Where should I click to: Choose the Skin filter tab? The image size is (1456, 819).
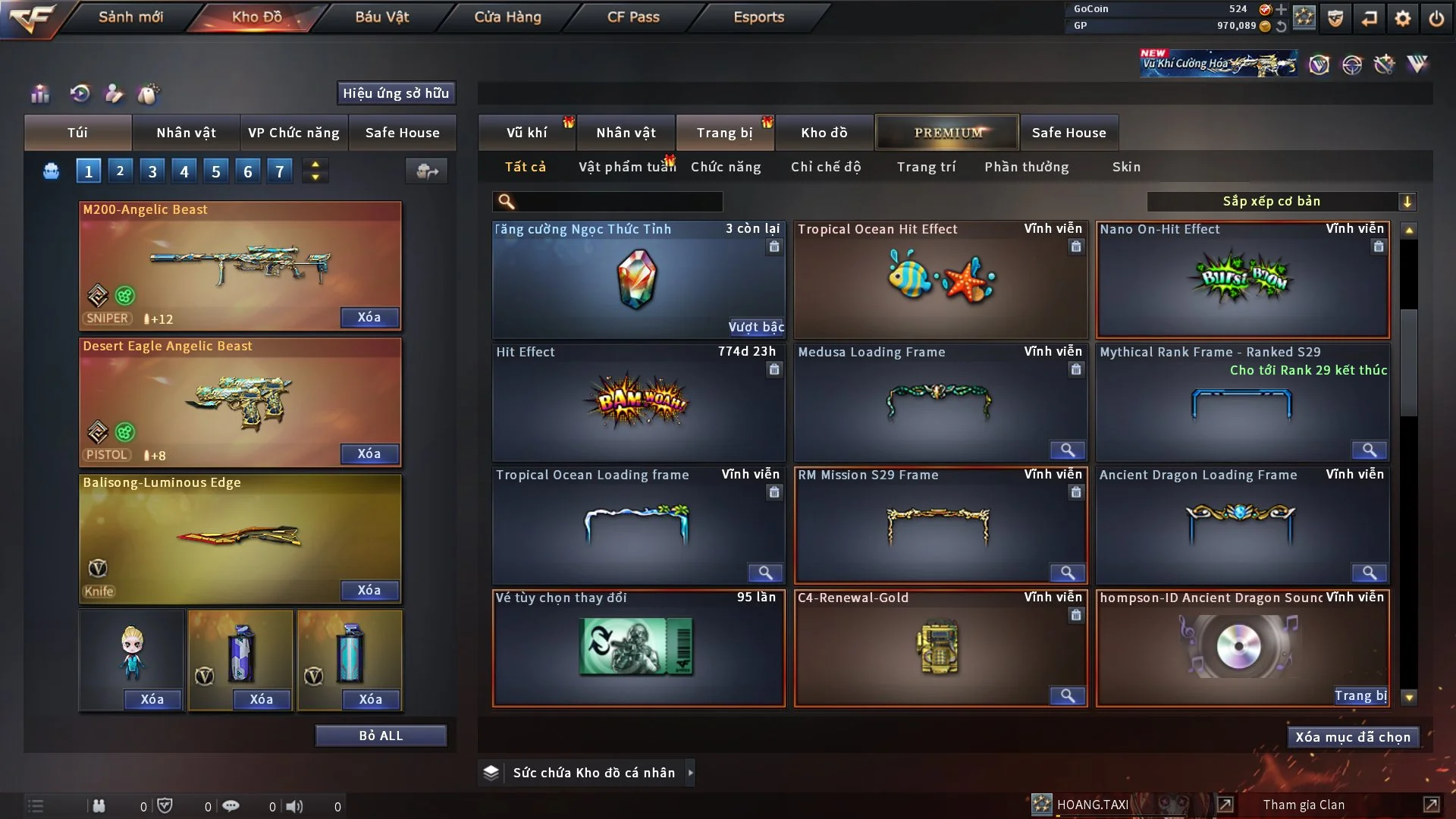point(1126,167)
